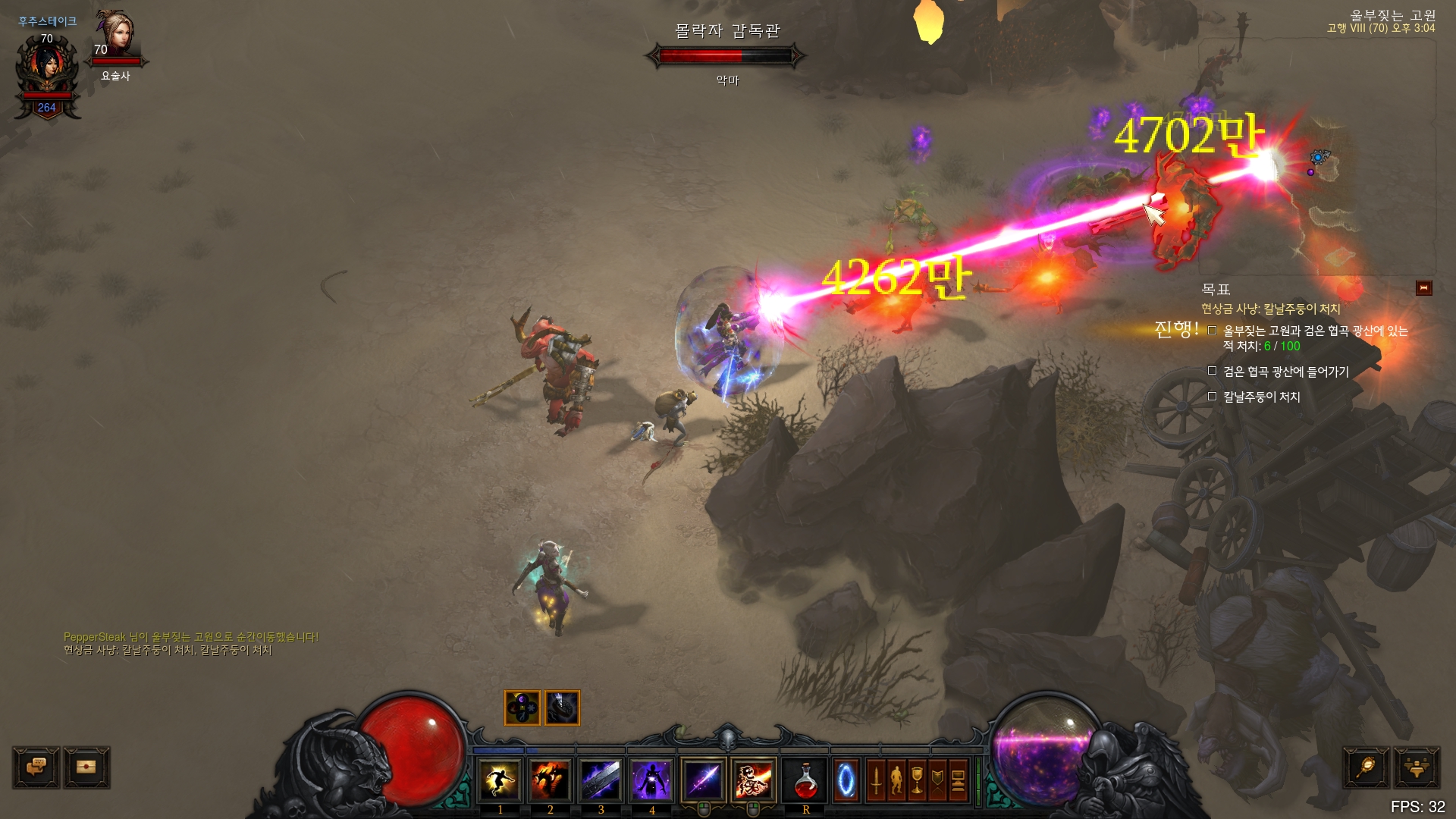Drink the red health potion
This screenshot has height=819, width=1456.
click(x=805, y=780)
